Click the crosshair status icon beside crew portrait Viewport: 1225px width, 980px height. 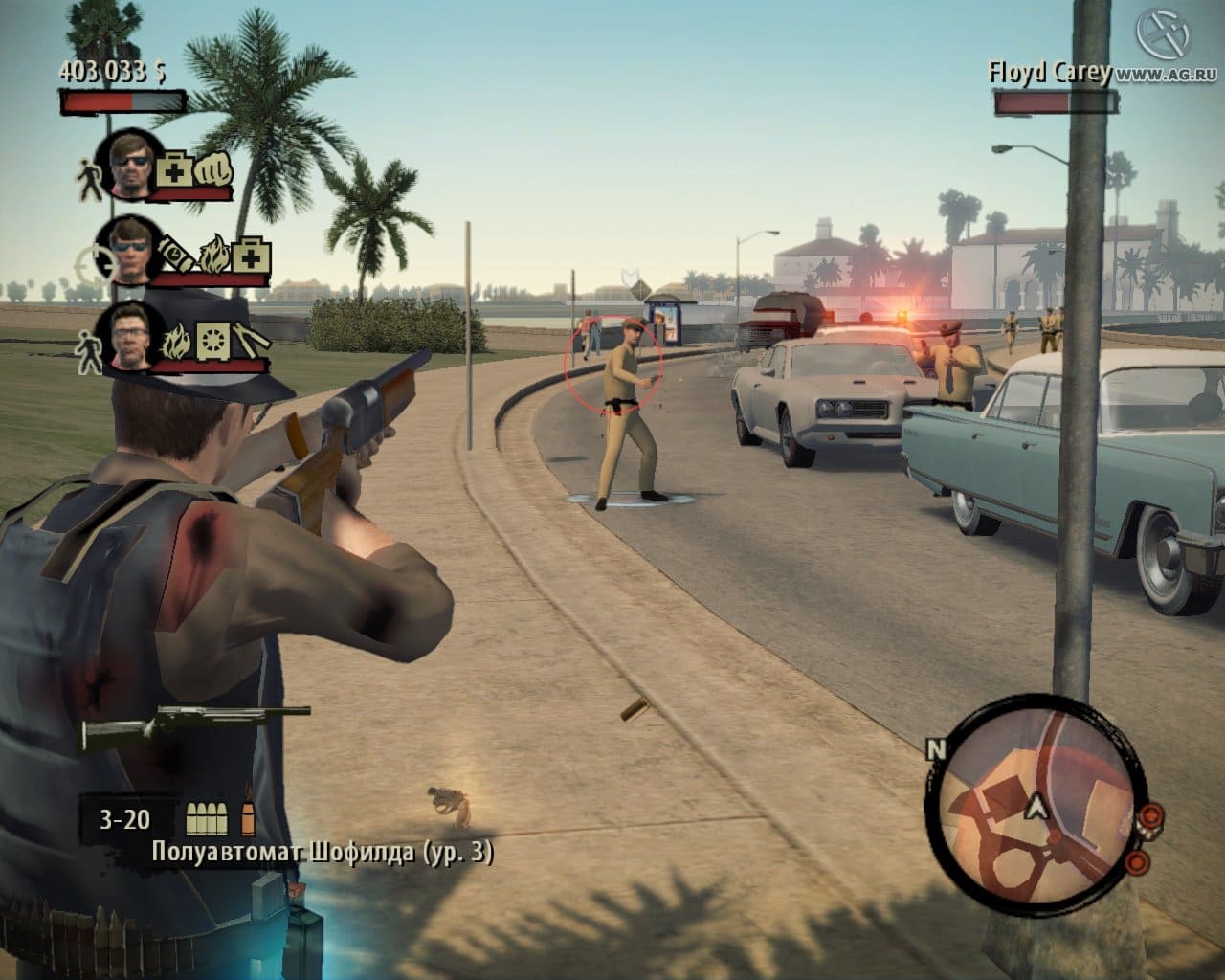[92, 261]
